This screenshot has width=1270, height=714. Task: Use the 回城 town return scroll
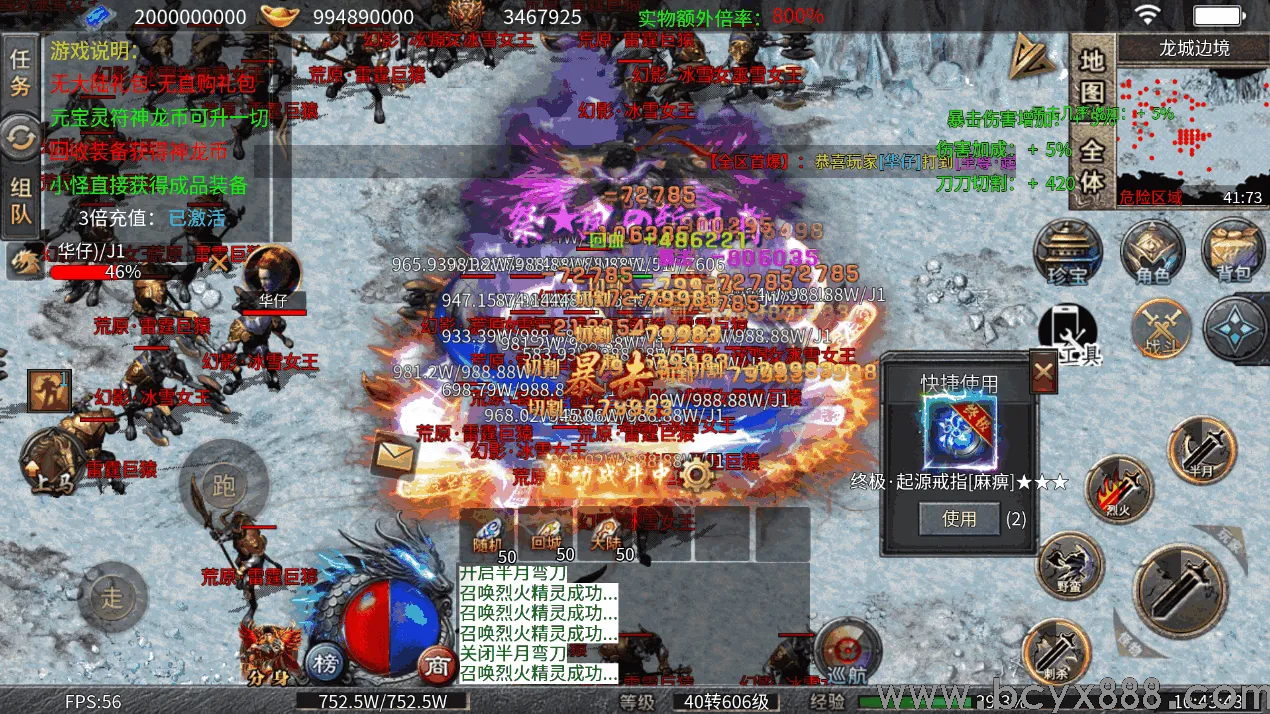tap(546, 536)
